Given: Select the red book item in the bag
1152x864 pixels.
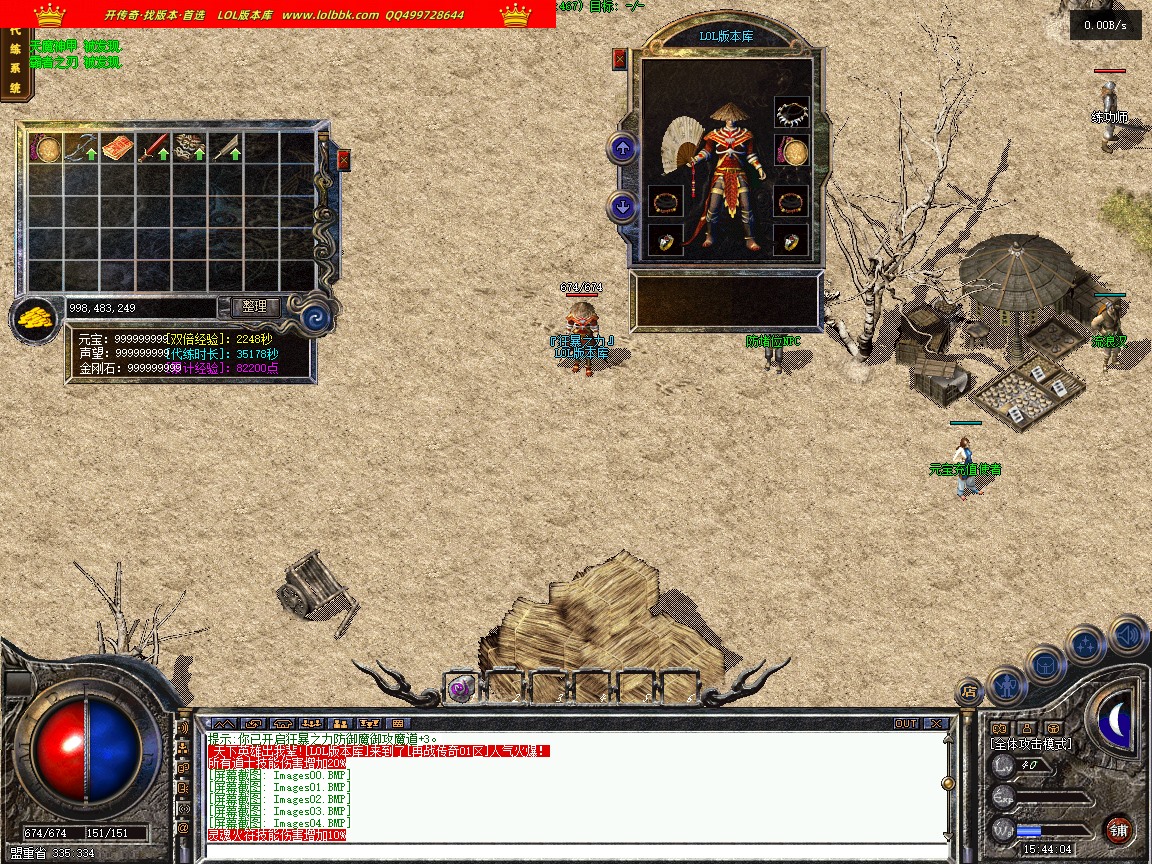Looking at the screenshot, I should (x=117, y=149).
